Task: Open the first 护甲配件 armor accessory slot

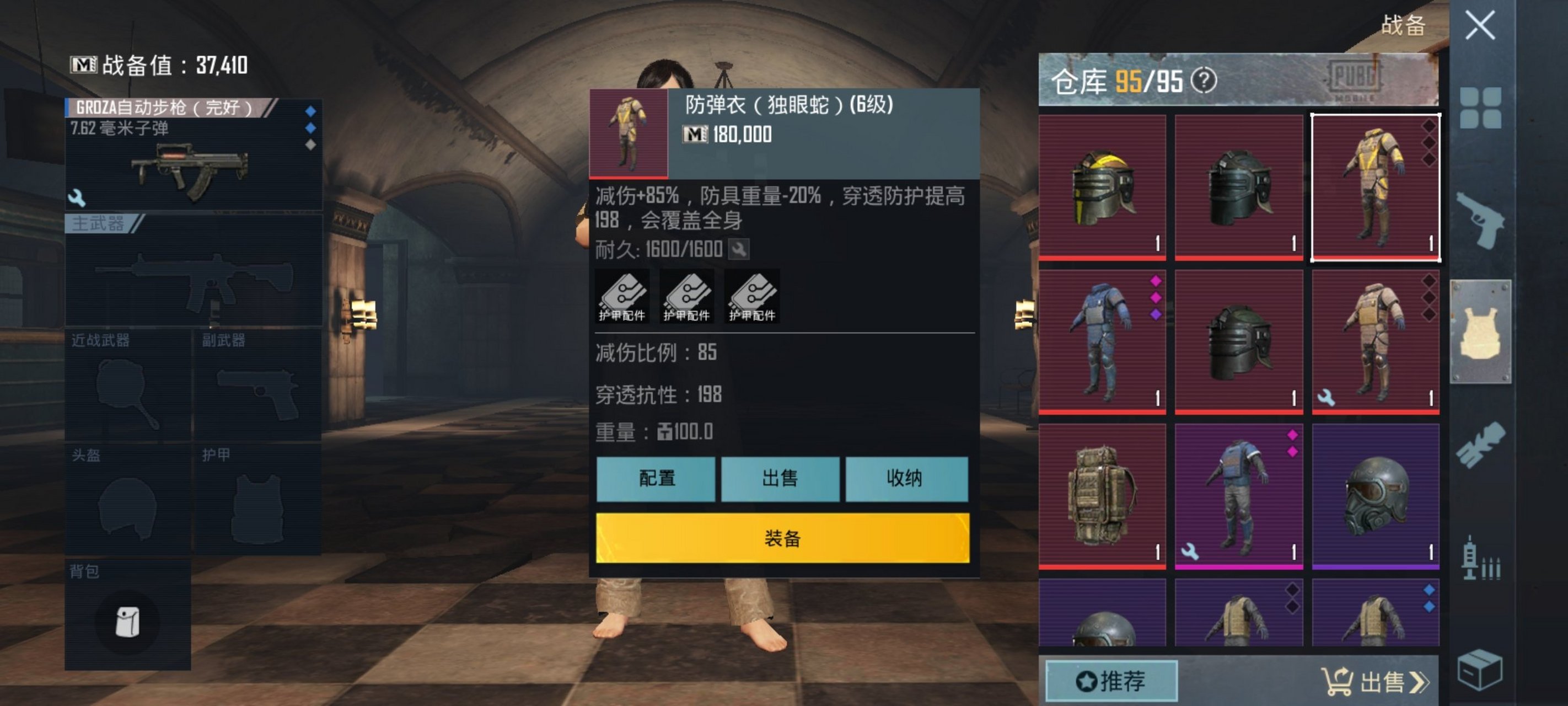Action: pyautogui.click(x=621, y=297)
